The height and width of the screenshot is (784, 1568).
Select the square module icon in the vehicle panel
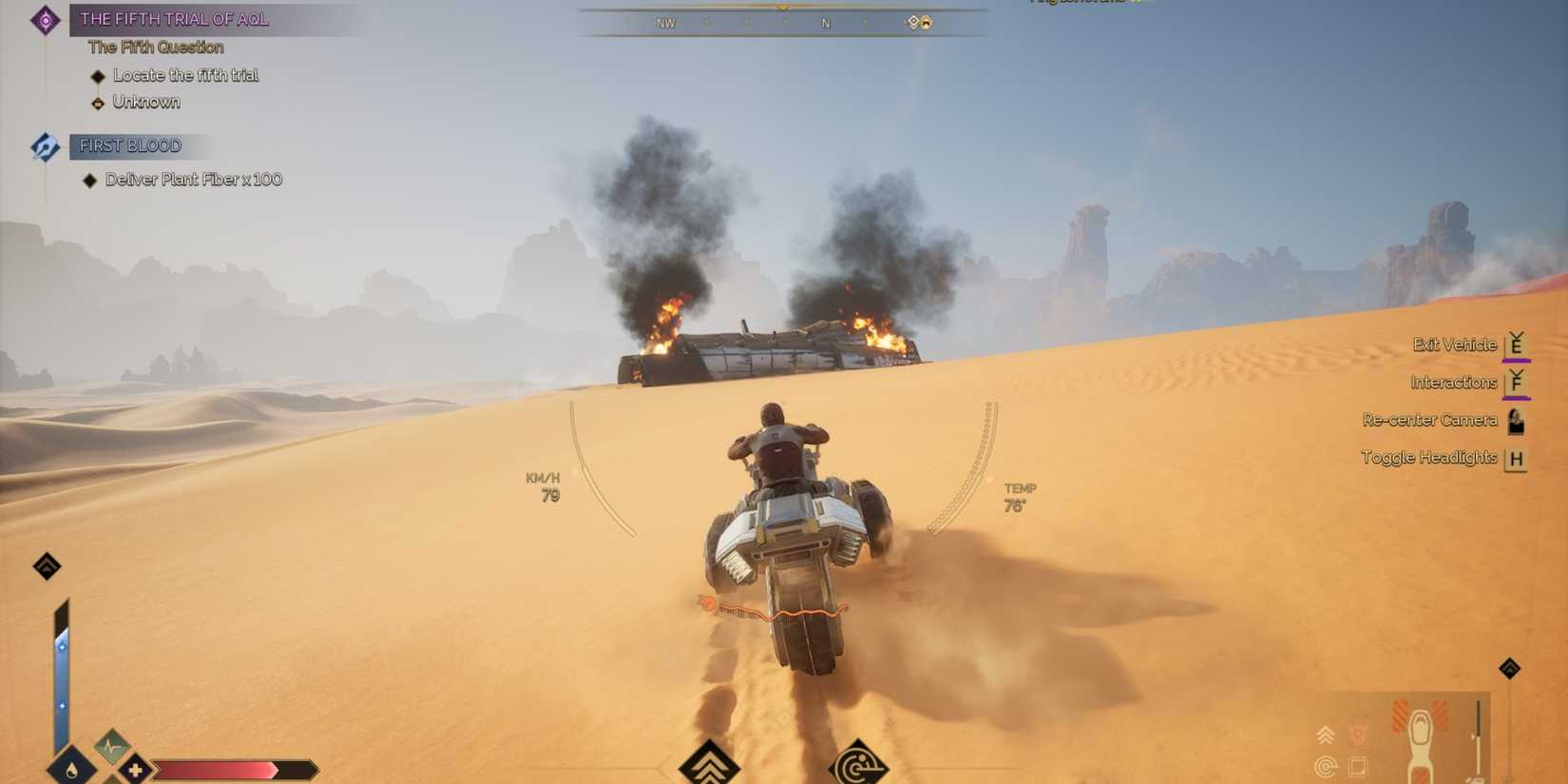click(x=1357, y=765)
